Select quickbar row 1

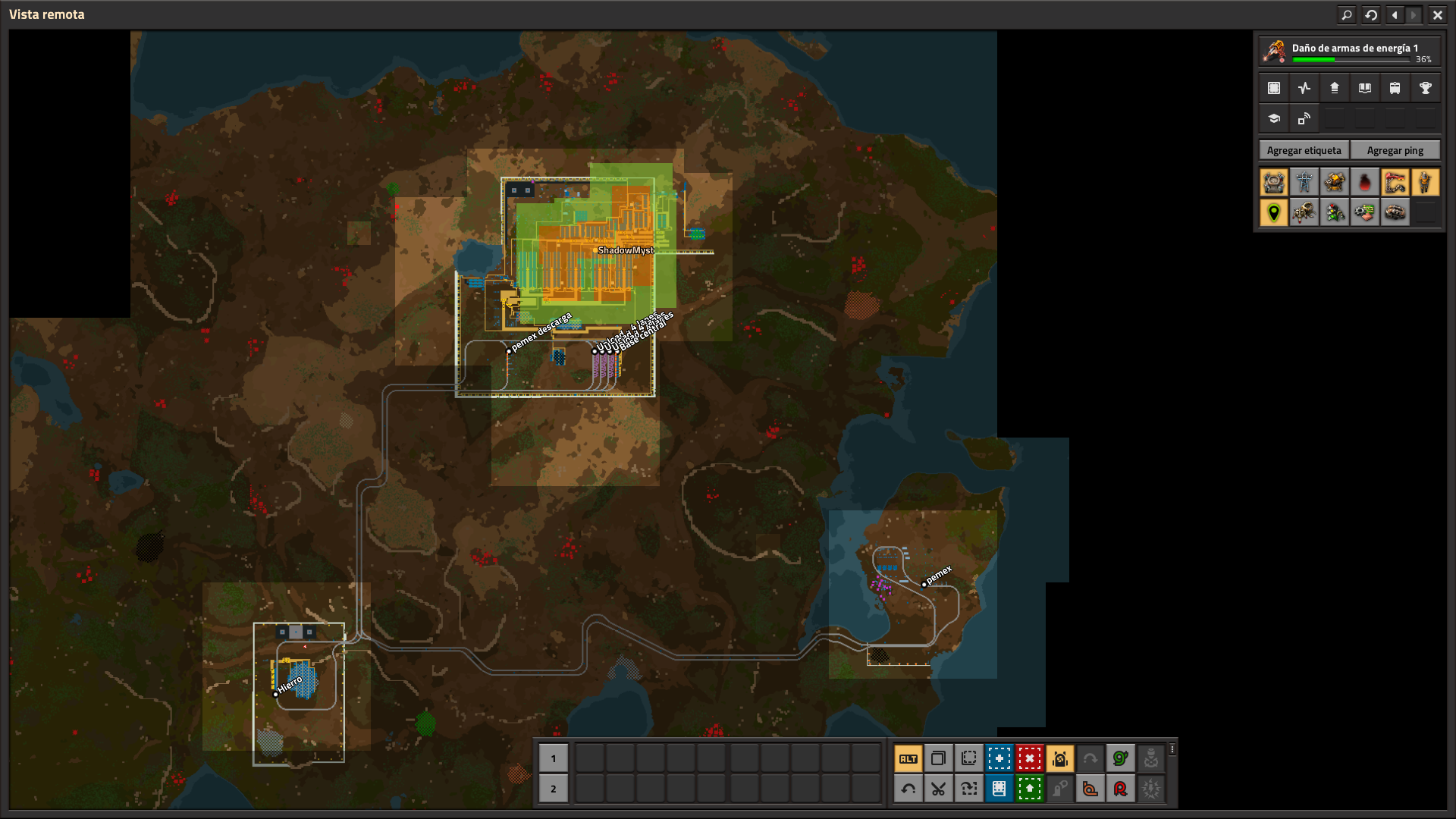pos(553,758)
